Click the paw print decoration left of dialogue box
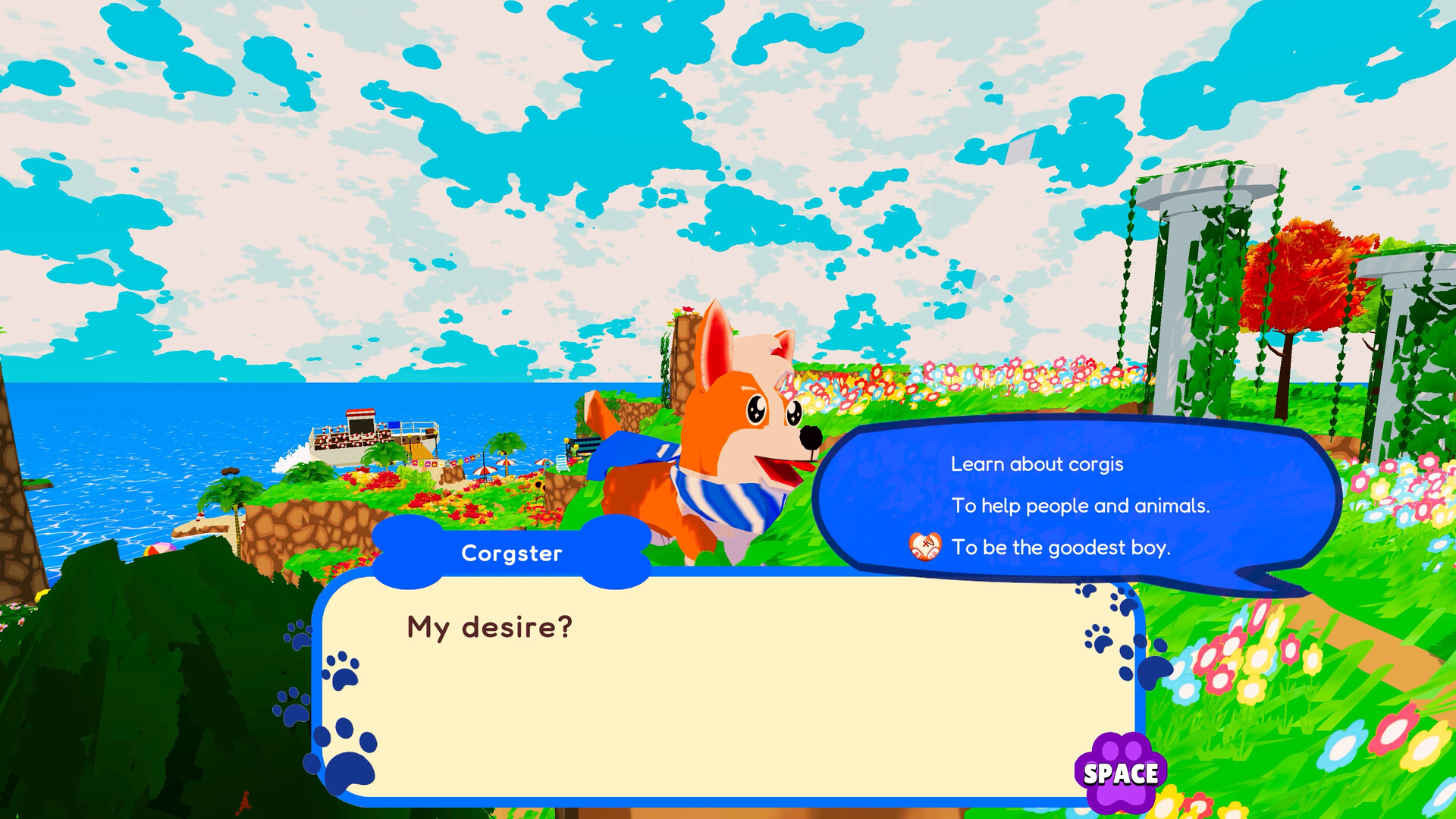 [297, 634]
